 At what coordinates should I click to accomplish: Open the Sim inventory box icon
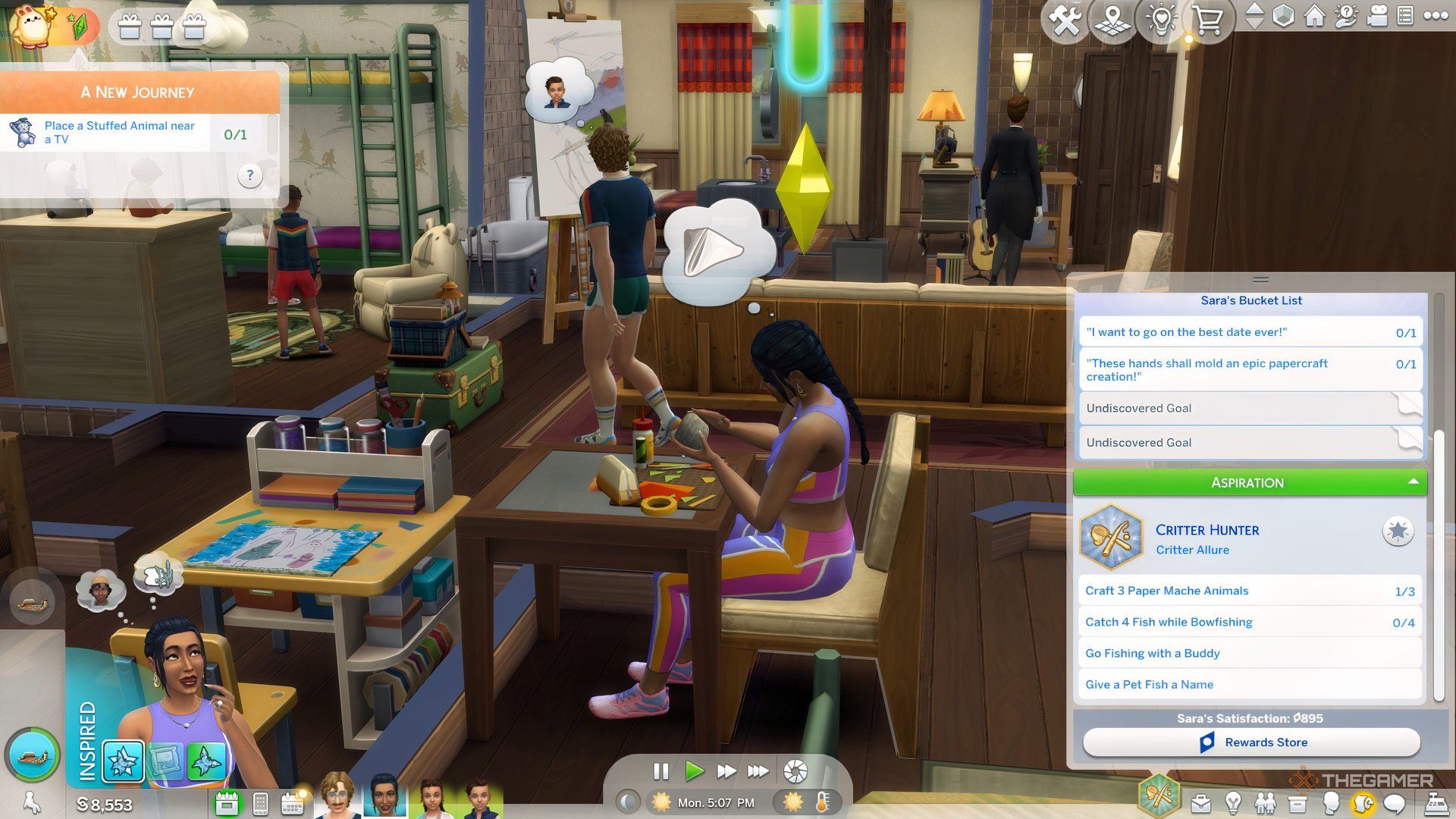pyautogui.click(x=1298, y=802)
